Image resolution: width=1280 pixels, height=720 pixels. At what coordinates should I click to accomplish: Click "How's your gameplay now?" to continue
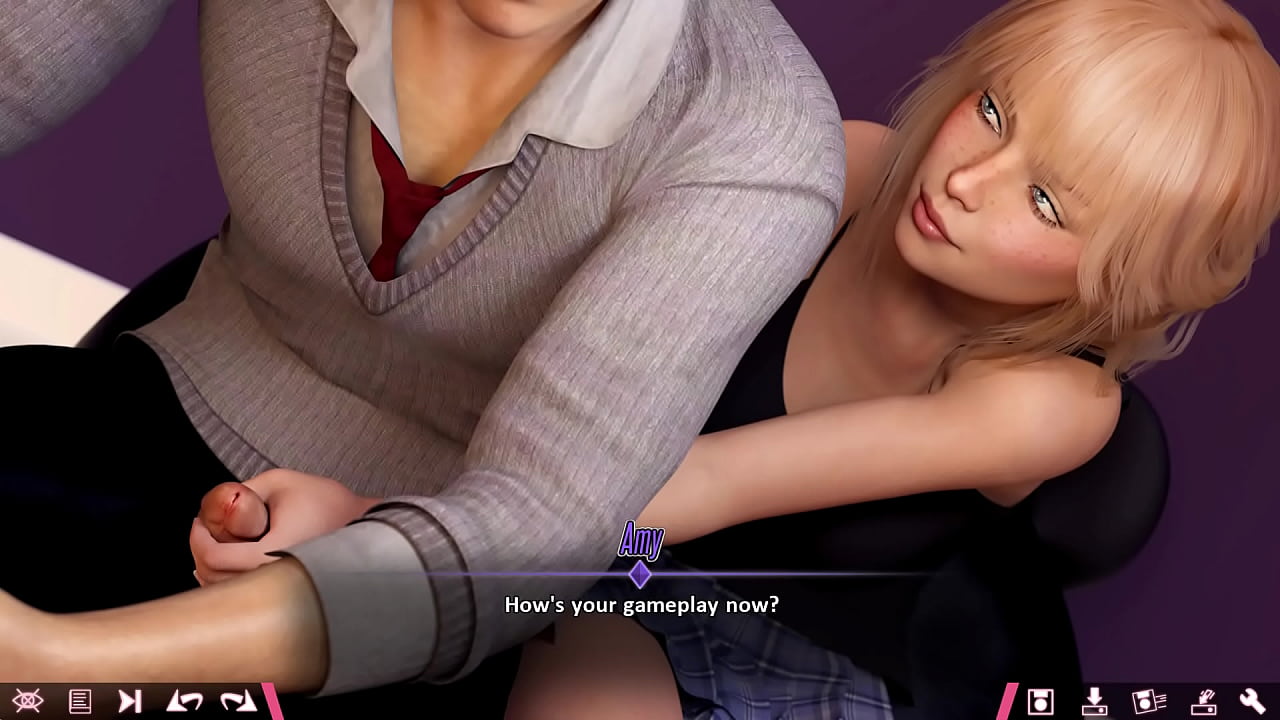pos(641,604)
